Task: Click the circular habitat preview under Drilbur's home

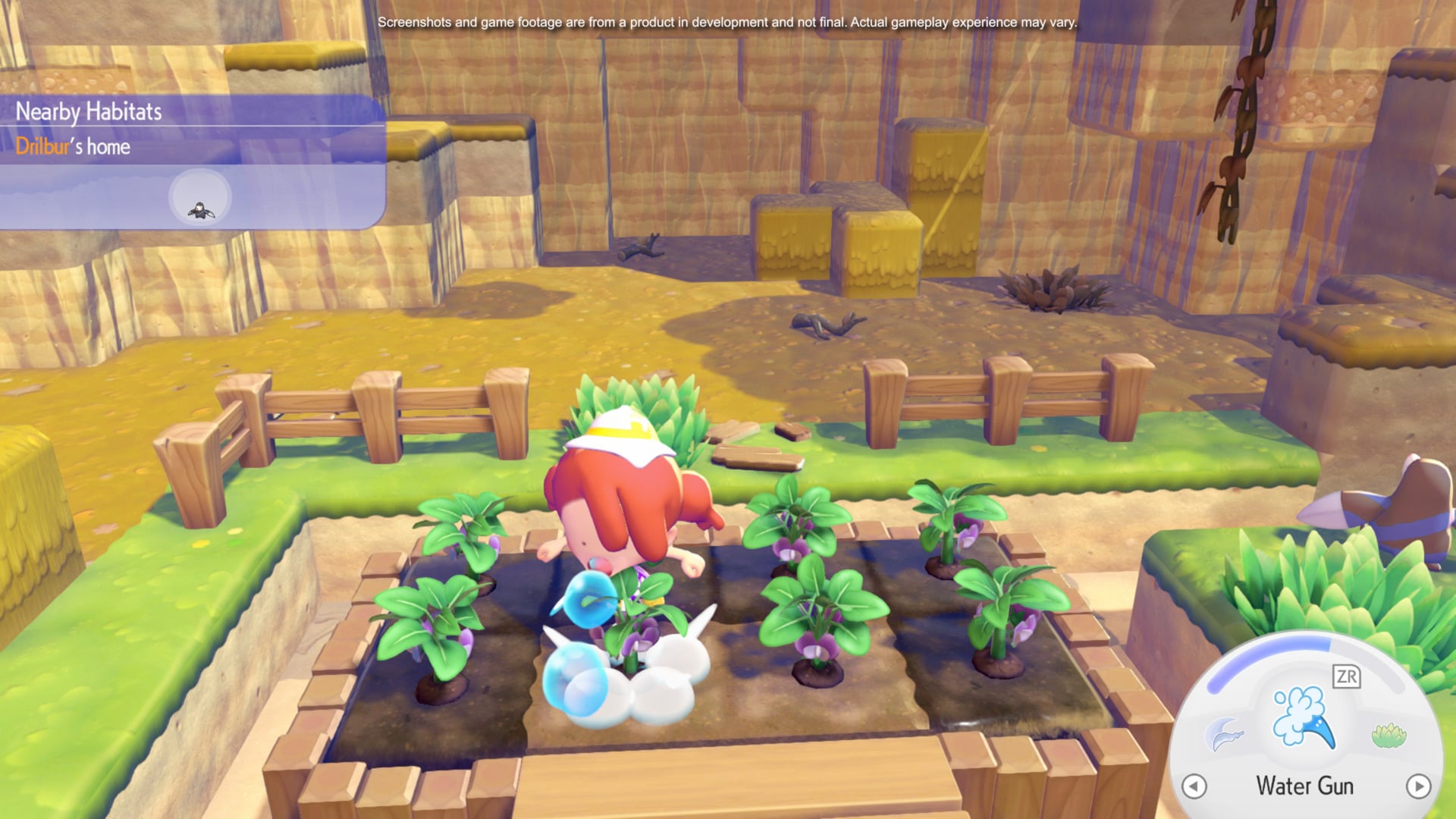Action: coord(199,197)
